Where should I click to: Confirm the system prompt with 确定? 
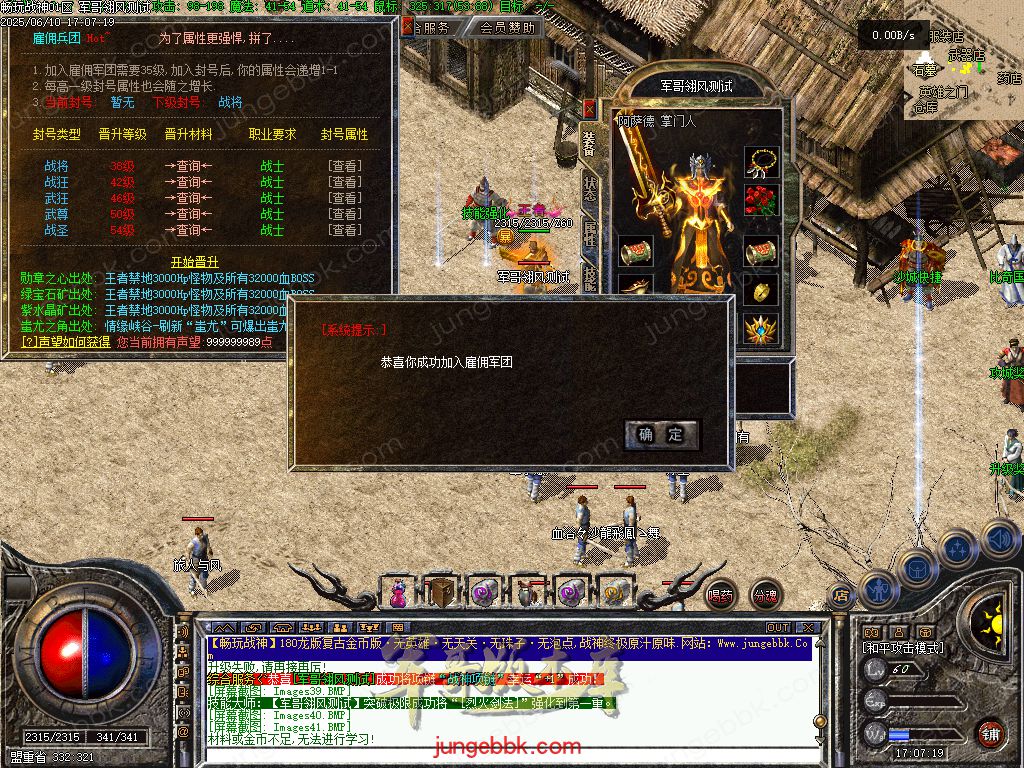(x=661, y=434)
